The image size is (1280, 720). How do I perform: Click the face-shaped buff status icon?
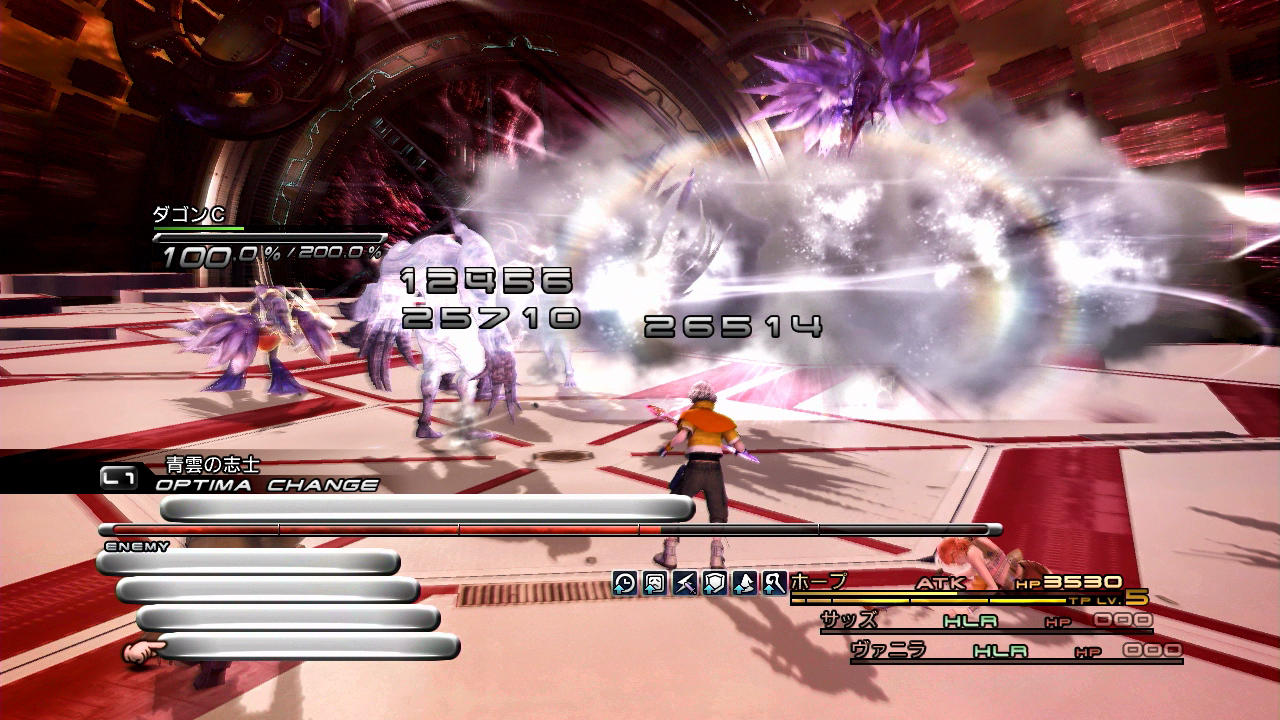tap(655, 583)
